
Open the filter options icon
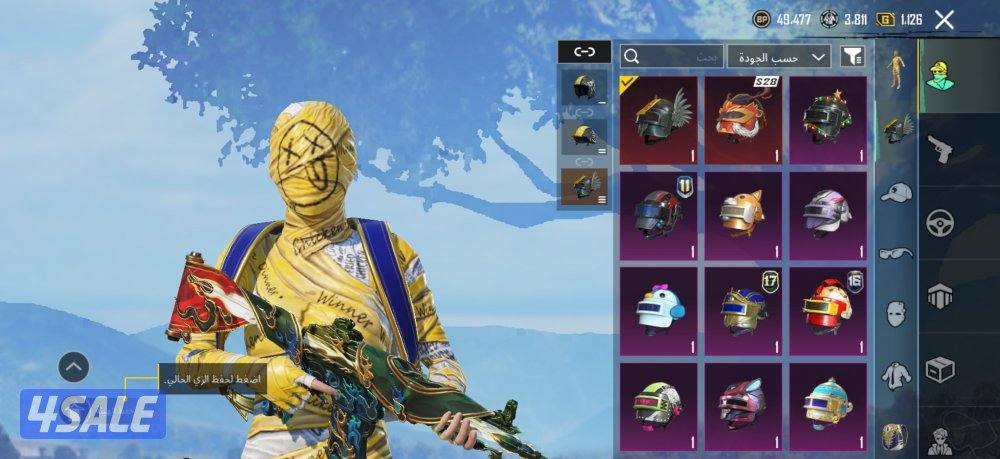(852, 57)
